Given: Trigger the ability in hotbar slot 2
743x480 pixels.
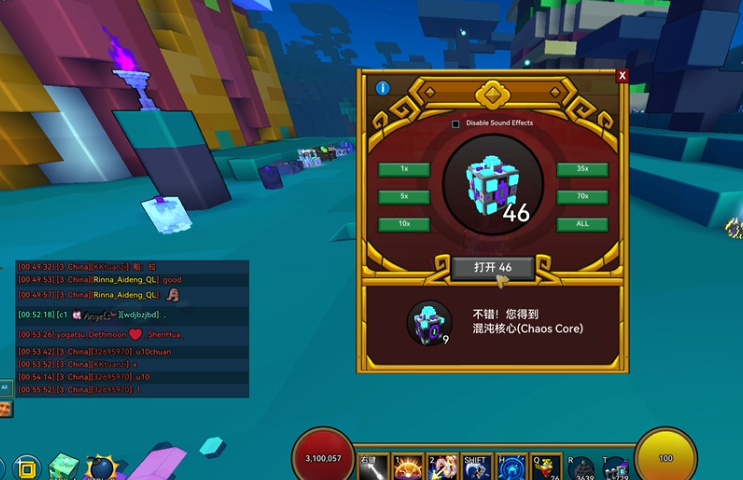Looking at the screenshot, I should click(442, 468).
